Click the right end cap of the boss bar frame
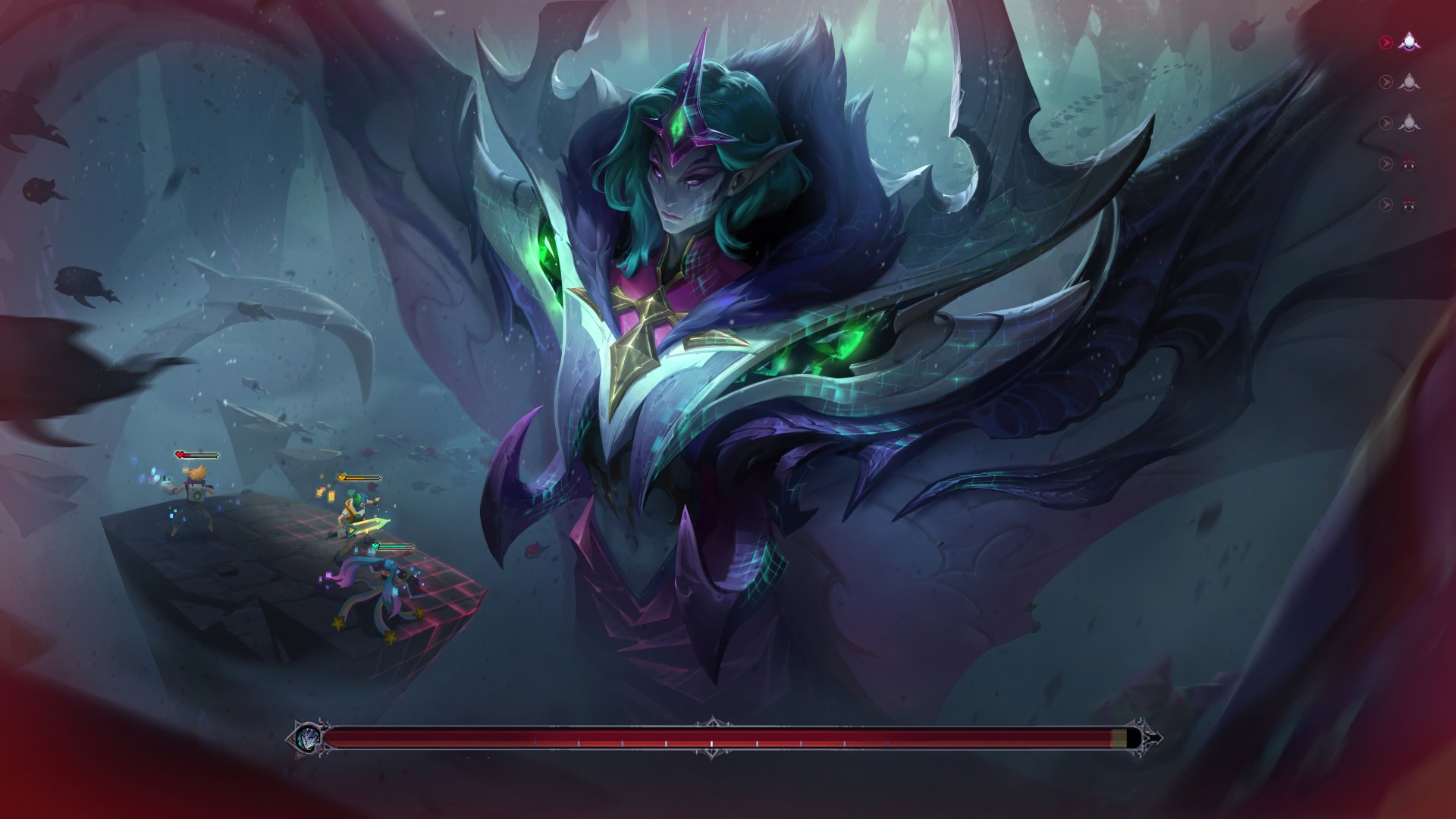 (x=1153, y=738)
